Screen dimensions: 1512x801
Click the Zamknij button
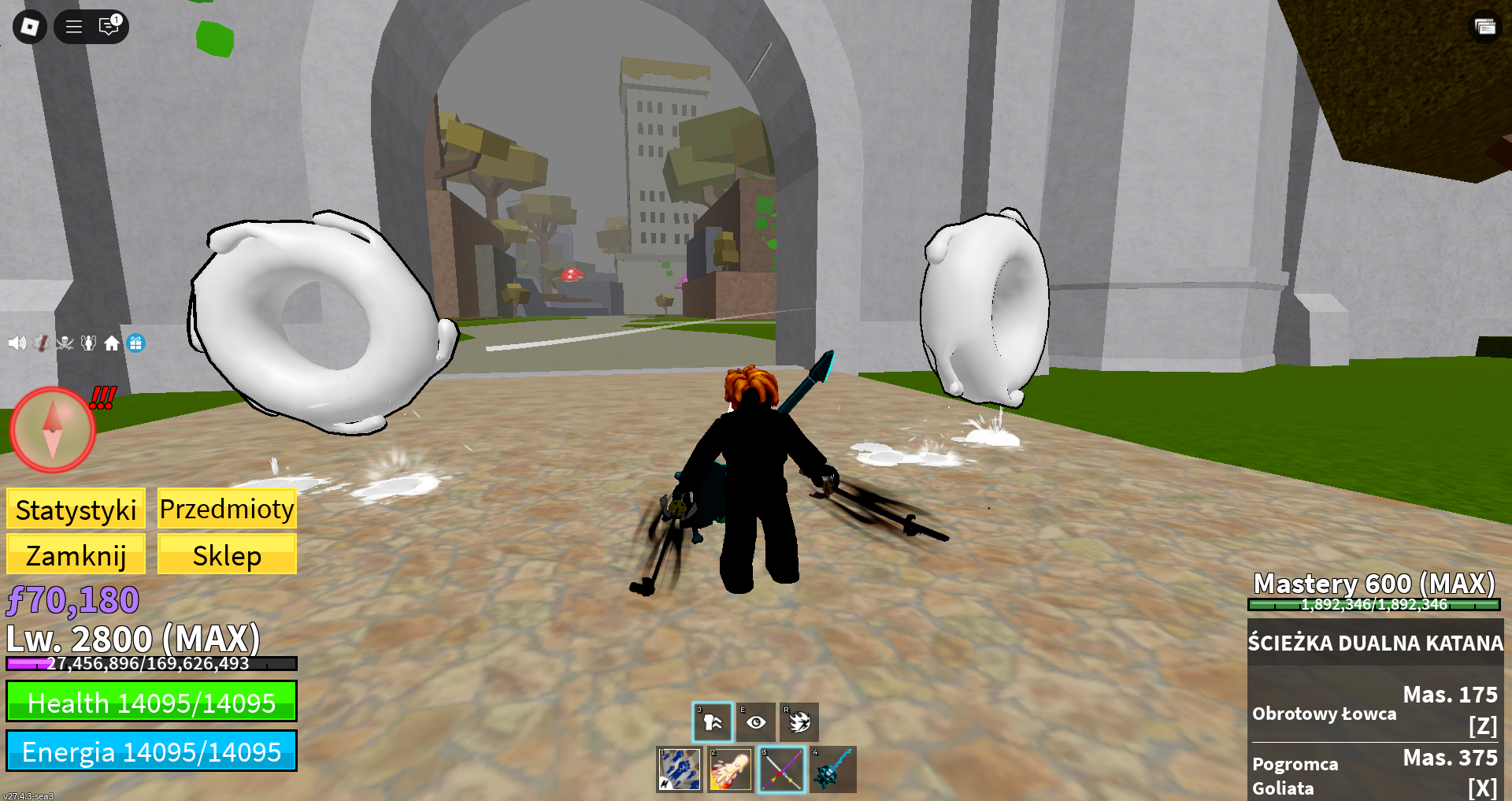click(76, 555)
